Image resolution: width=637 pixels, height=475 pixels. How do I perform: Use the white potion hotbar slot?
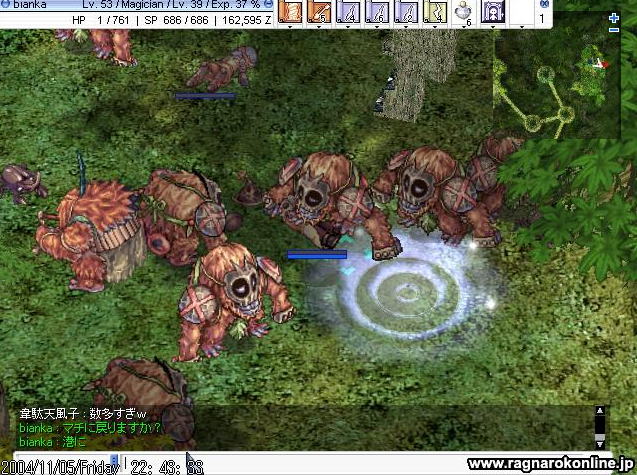tap(464, 12)
